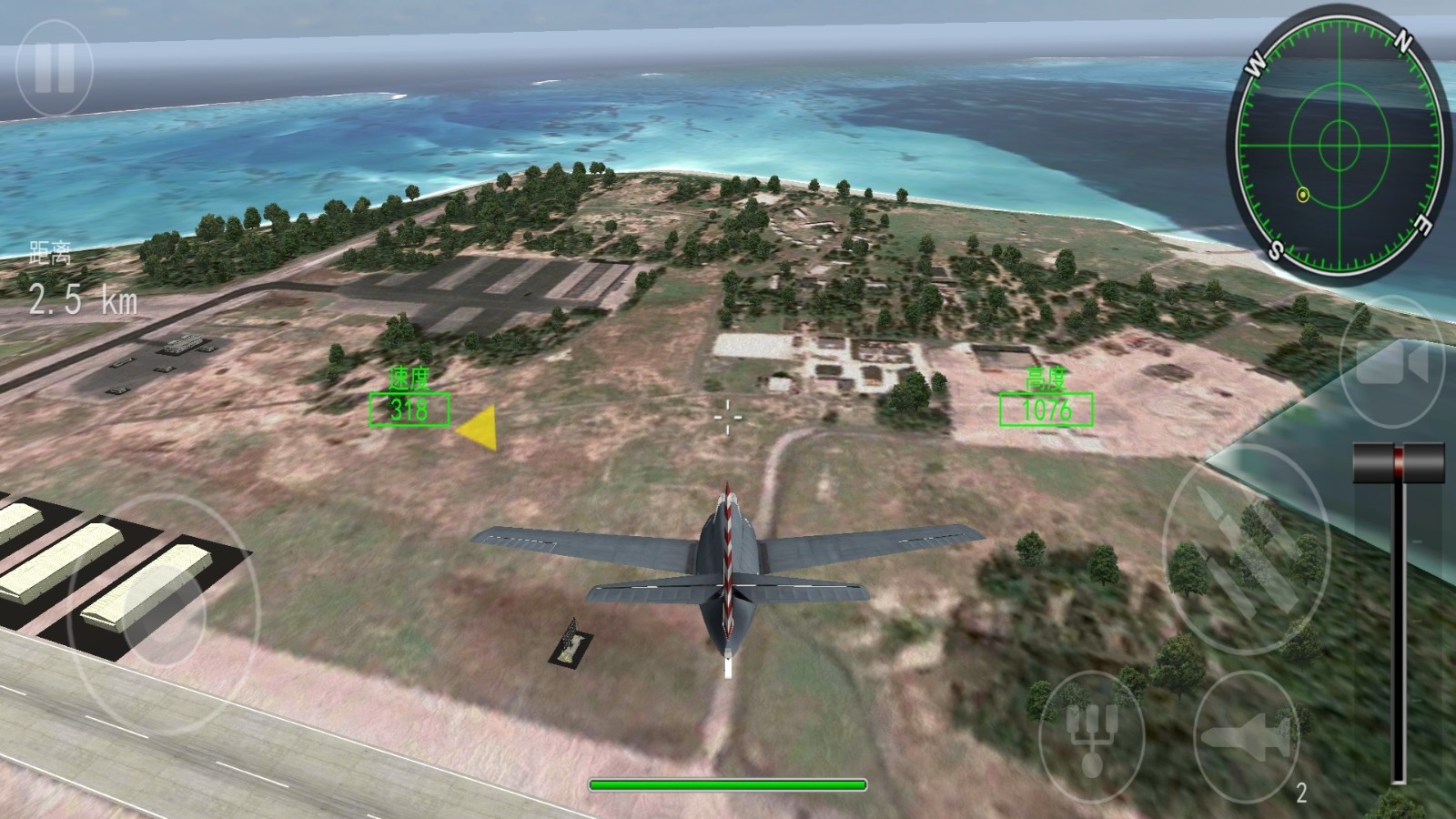Tap the throttle slider handle

pos(1399,462)
